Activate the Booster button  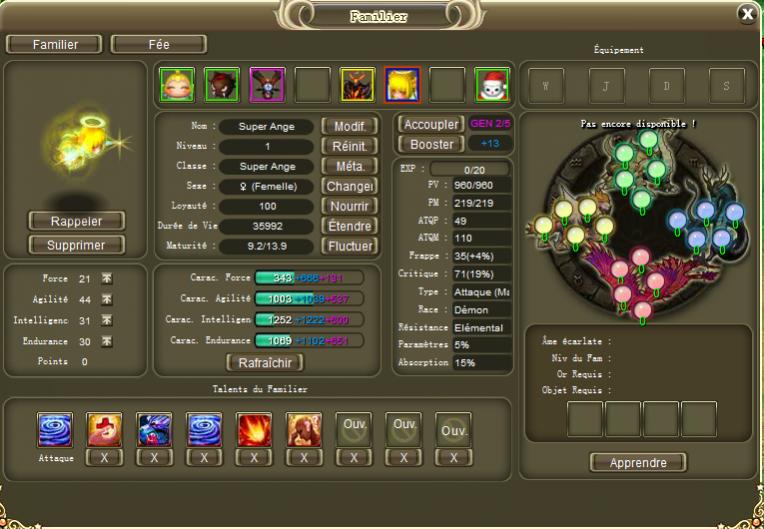[430, 145]
